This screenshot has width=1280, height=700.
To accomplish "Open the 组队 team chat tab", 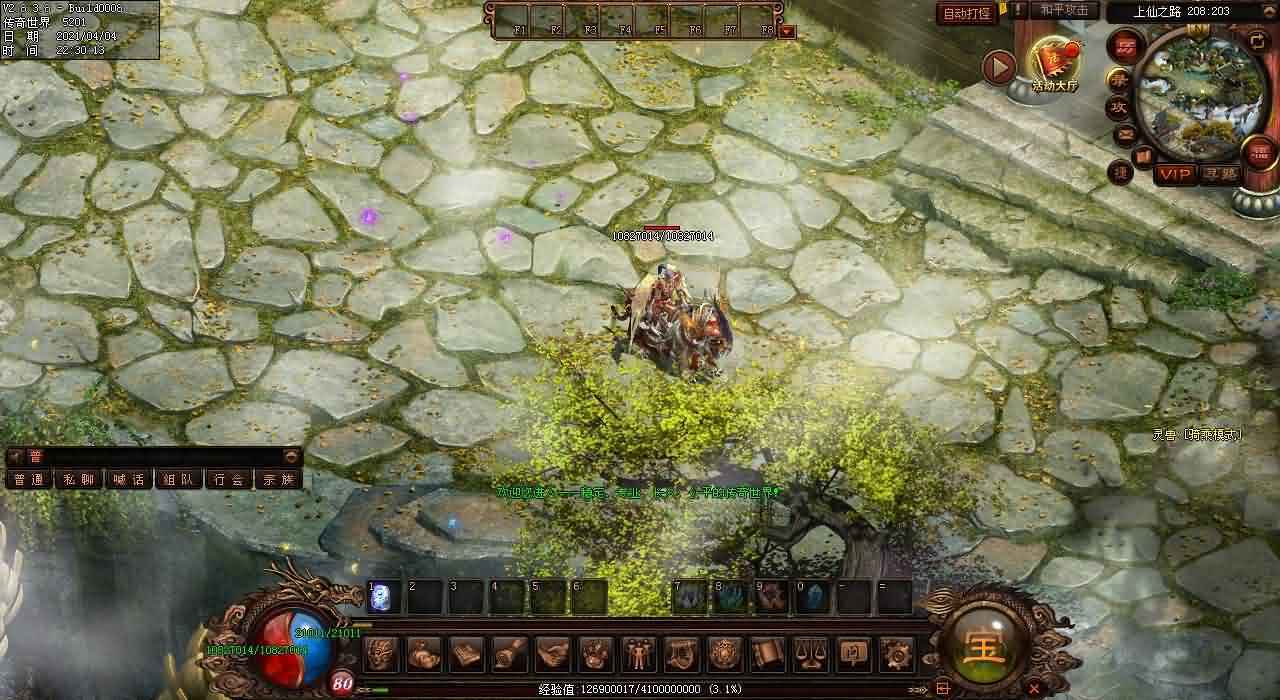I will (178, 479).
